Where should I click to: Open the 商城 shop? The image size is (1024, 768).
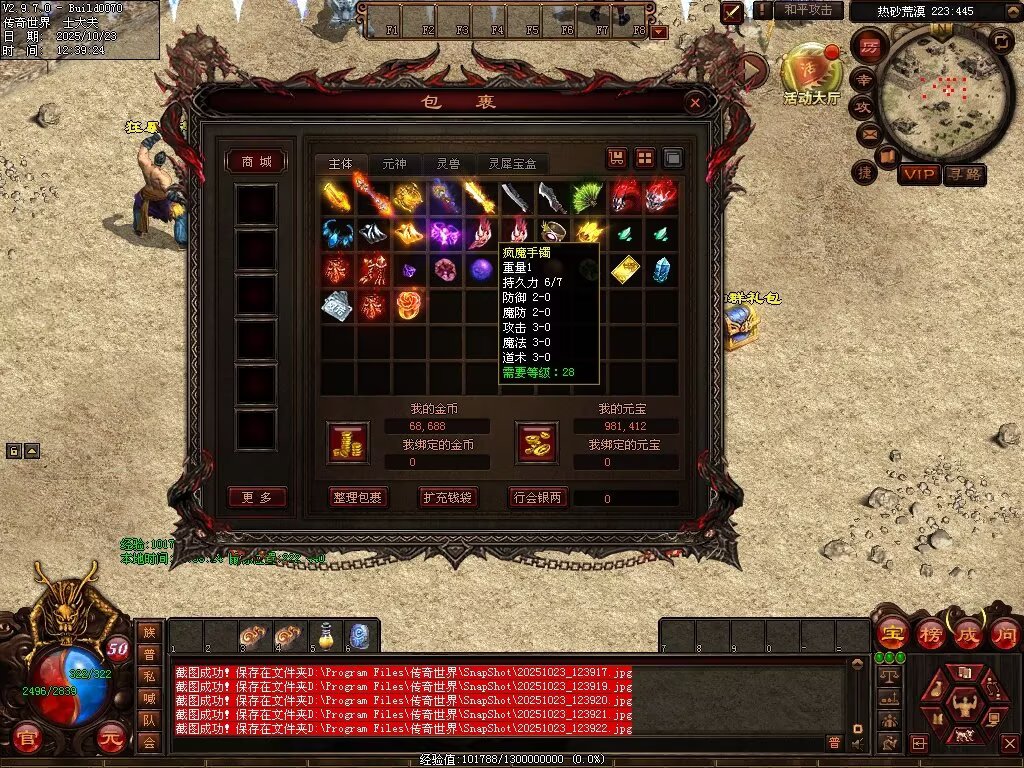point(257,162)
